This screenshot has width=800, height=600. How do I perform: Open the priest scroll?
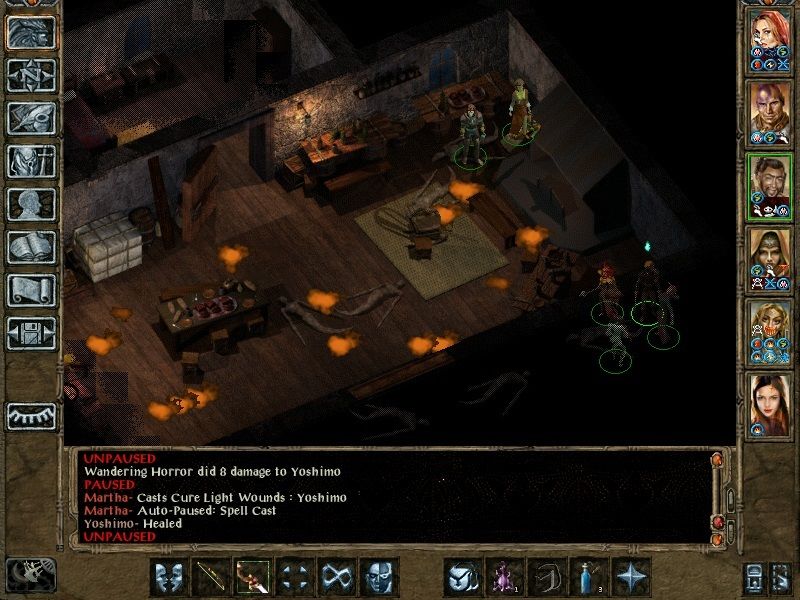pos(31,290)
